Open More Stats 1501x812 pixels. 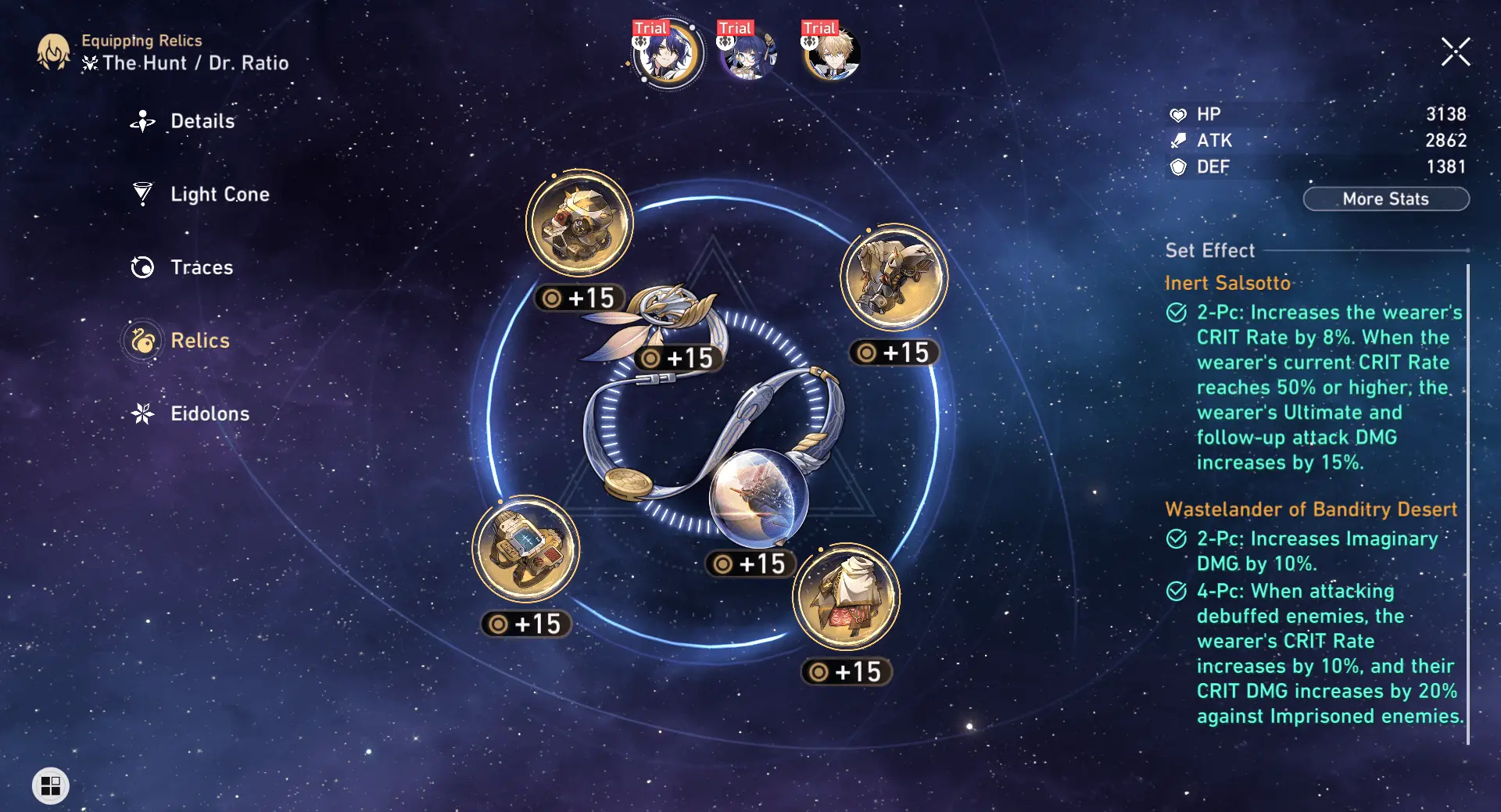[1386, 199]
